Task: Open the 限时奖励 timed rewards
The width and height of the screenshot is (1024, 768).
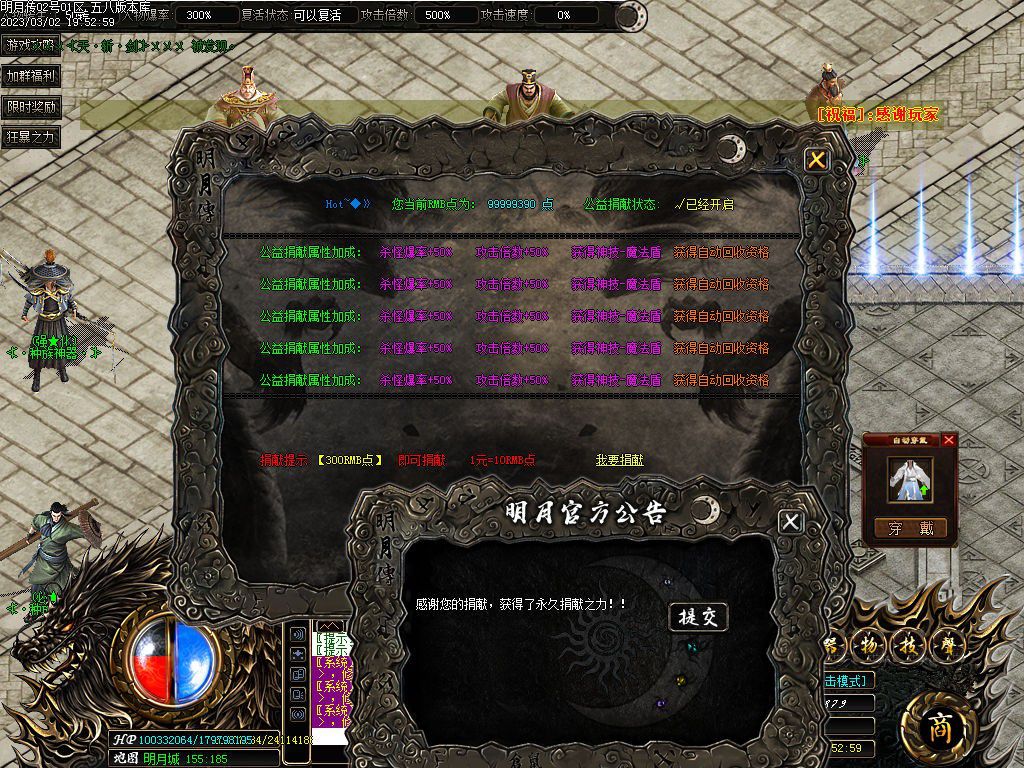Action: pos(30,107)
